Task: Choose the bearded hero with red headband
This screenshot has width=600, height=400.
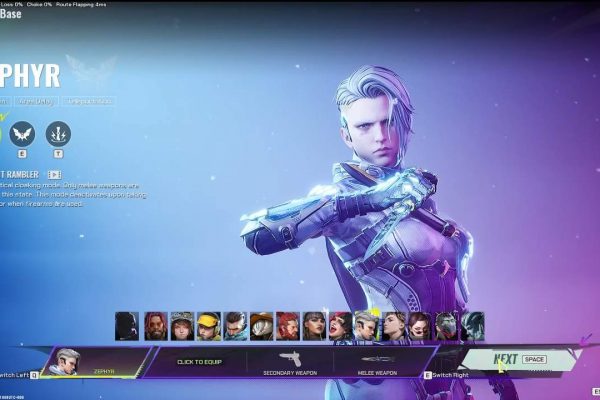Action: (x=155, y=325)
